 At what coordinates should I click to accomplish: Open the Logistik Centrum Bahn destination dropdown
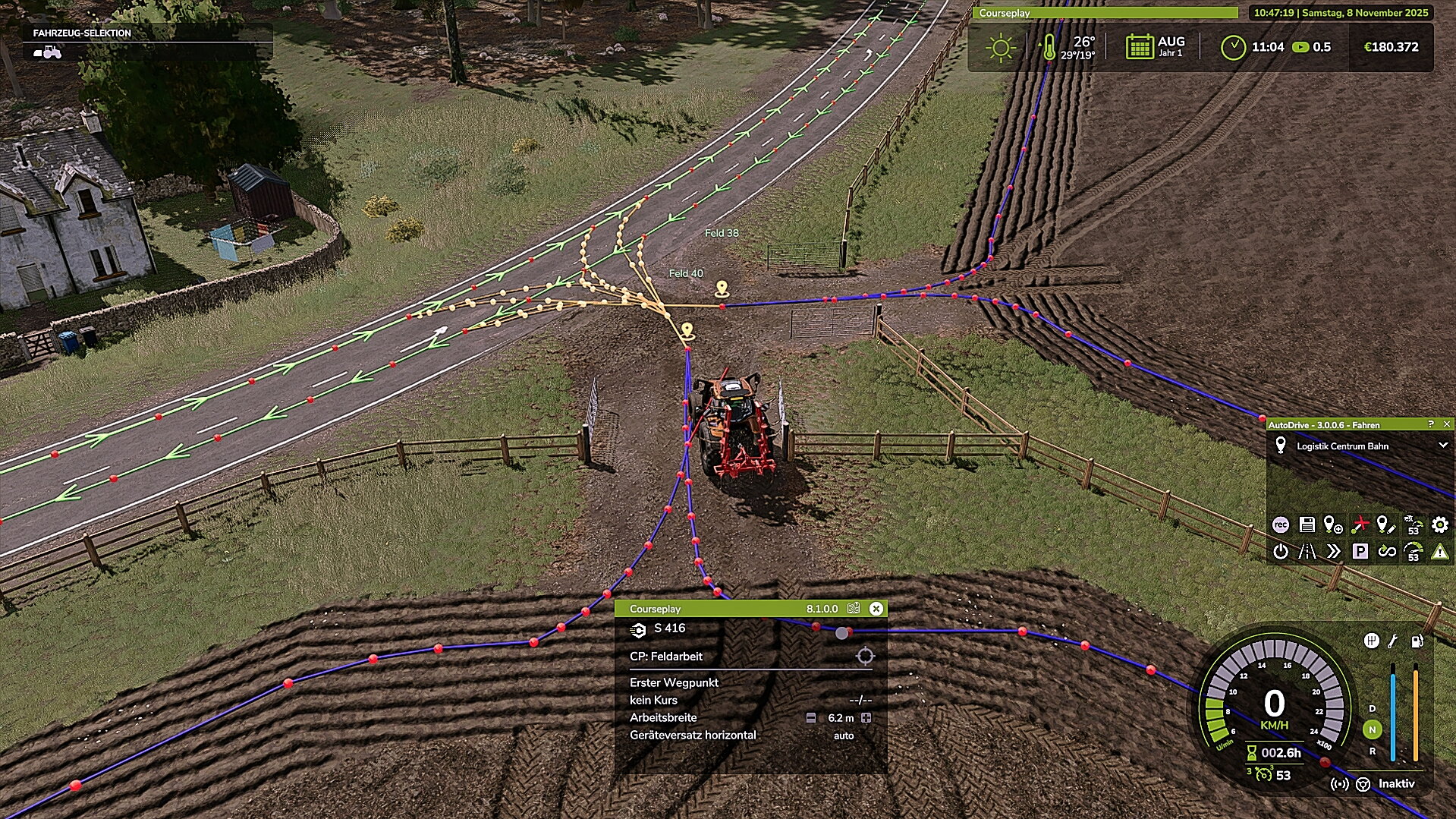tap(1442, 446)
